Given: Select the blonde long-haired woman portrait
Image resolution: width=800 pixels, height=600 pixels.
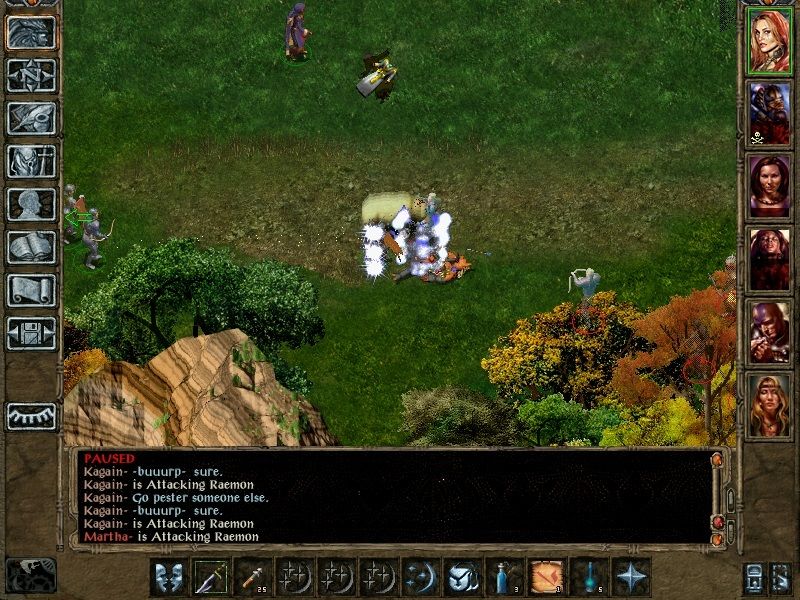Looking at the screenshot, I should [x=769, y=405].
